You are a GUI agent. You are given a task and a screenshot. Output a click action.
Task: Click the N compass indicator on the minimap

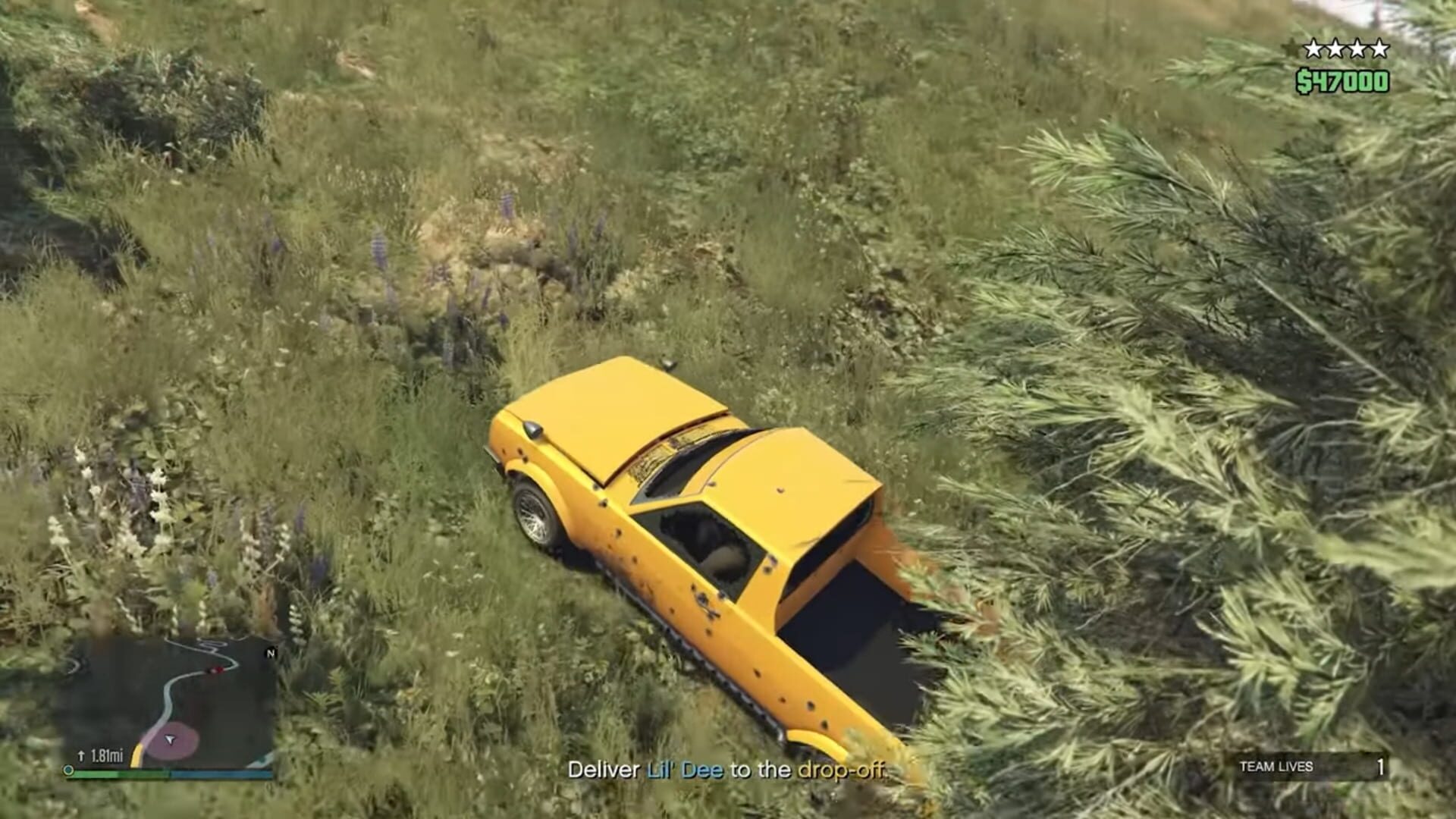[x=271, y=653]
